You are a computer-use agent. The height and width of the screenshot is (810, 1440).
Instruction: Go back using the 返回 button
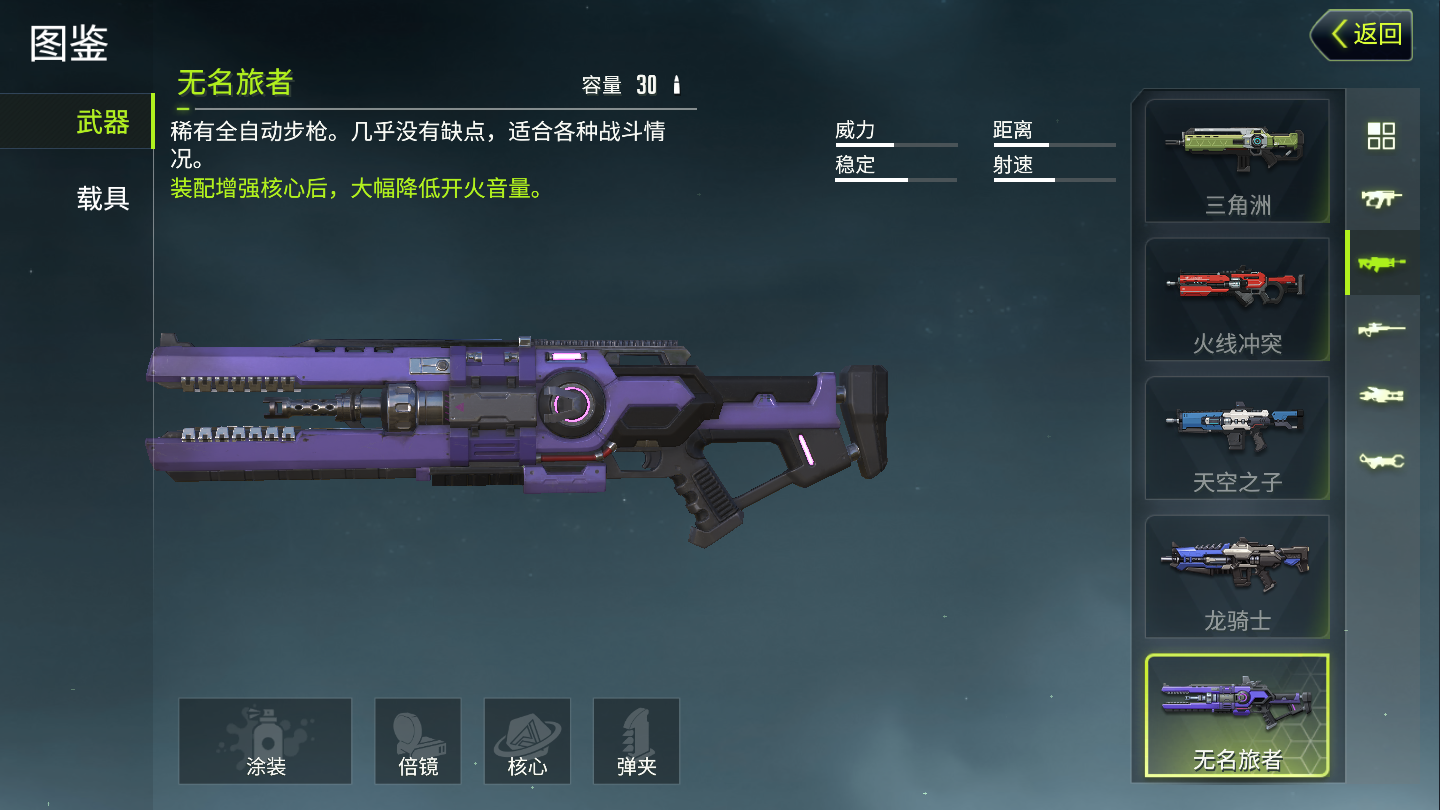point(1362,35)
